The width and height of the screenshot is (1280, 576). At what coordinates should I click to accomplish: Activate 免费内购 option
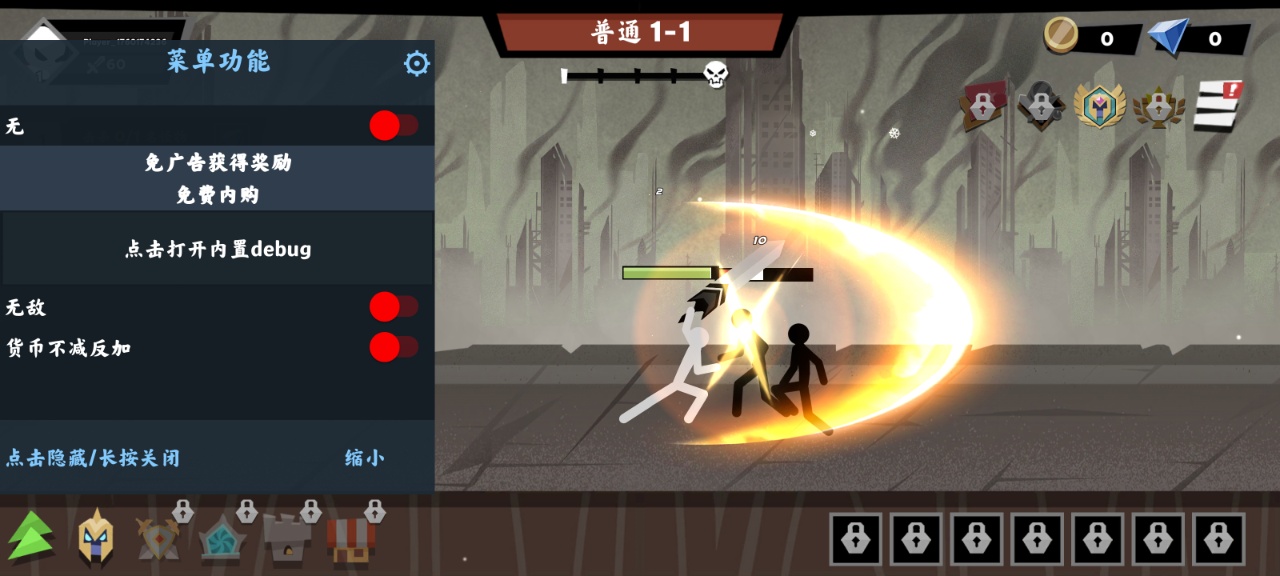[x=217, y=195]
